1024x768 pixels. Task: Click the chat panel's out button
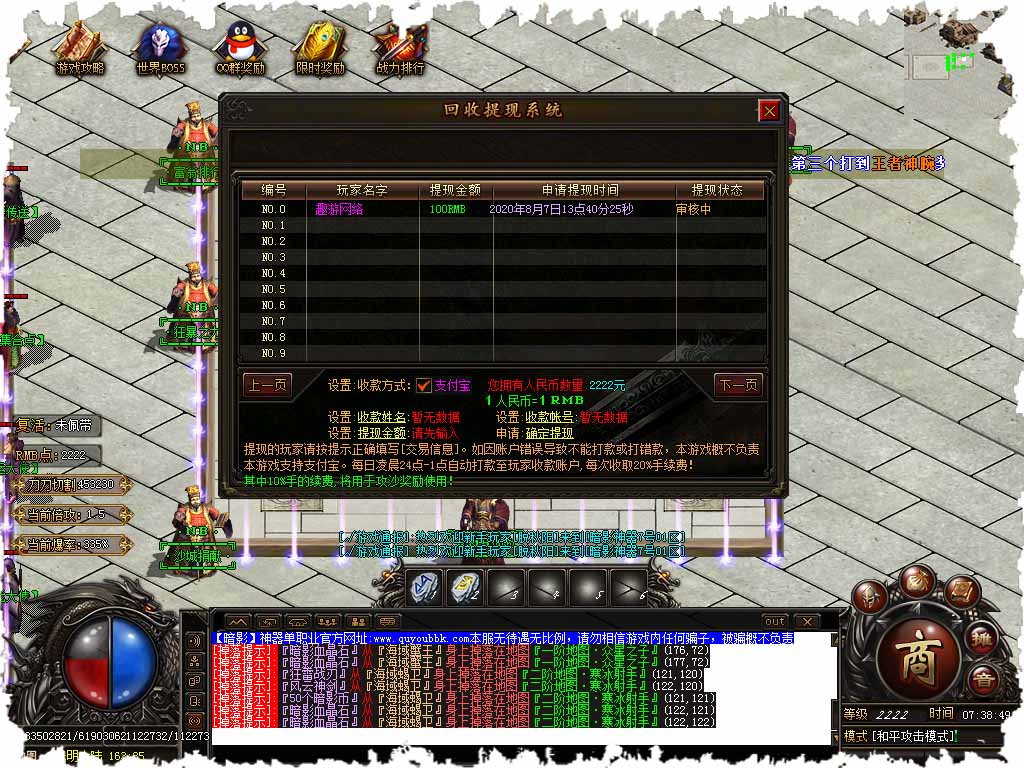click(774, 622)
